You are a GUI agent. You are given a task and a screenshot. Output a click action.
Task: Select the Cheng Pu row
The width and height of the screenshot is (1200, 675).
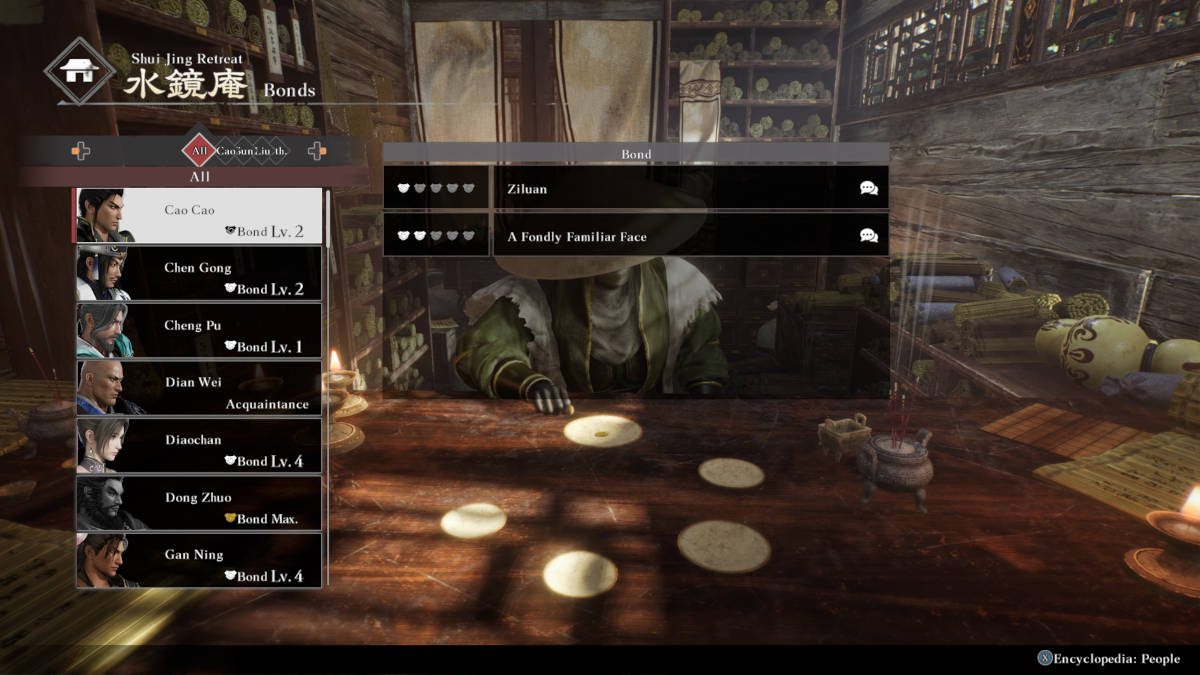click(199, 330)
